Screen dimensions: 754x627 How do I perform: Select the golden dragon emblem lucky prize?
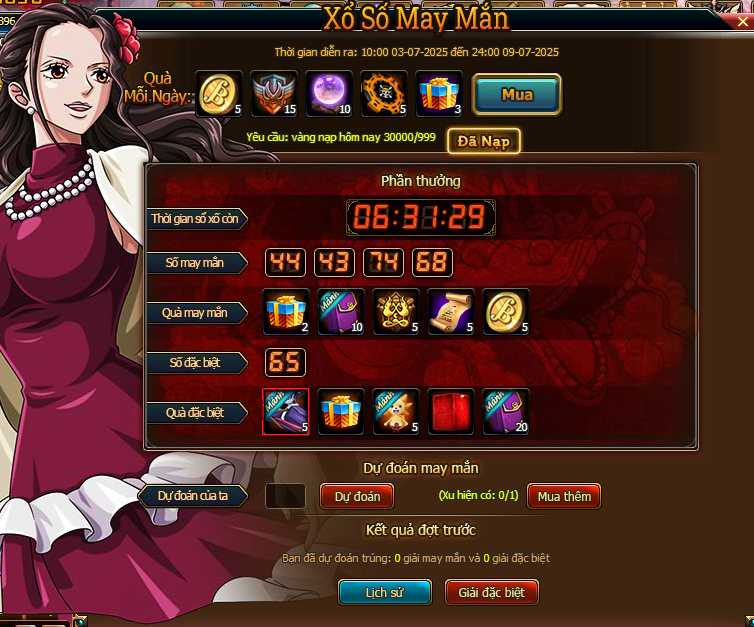click(x=396, y=312)
